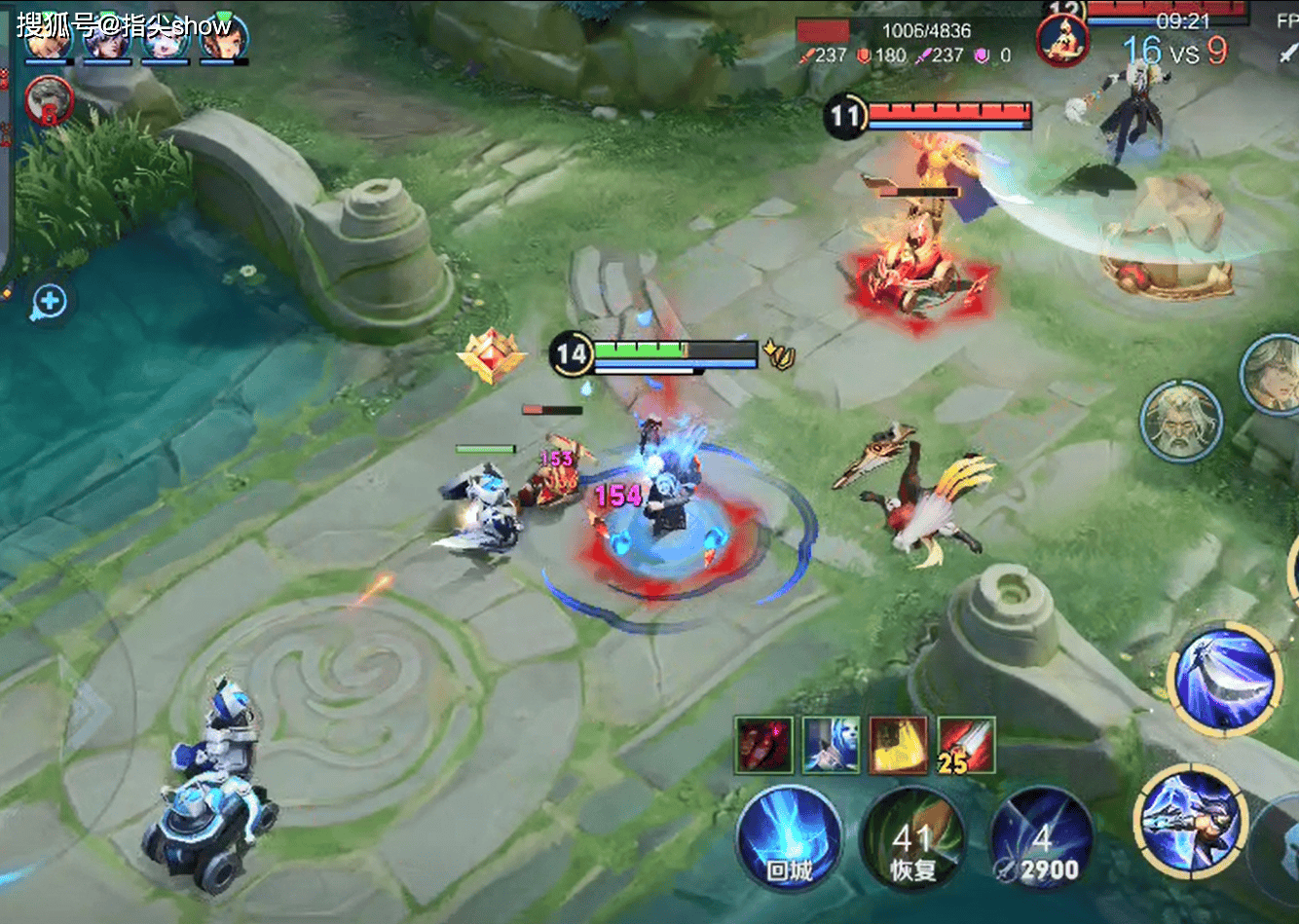Use the blue-haired figure item
Screen dimensions: 1299x924
click(x=831, y=746)
